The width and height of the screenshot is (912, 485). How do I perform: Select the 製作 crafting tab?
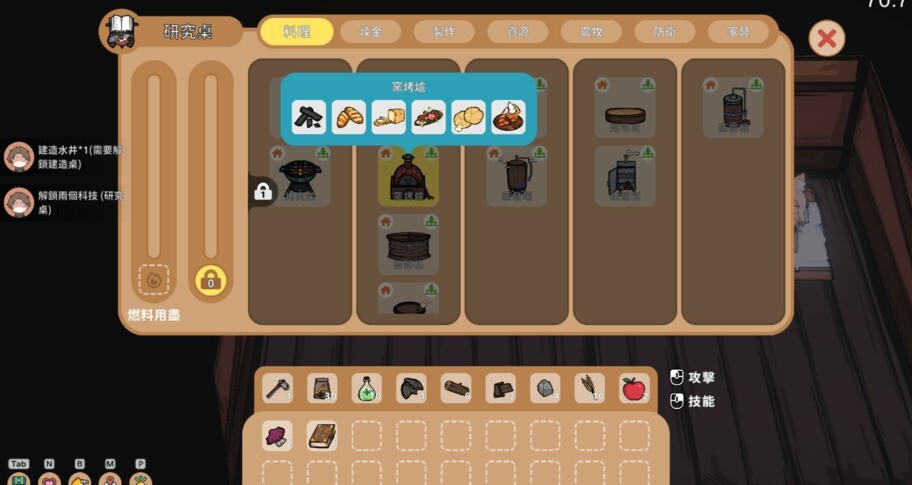point(444,32)
